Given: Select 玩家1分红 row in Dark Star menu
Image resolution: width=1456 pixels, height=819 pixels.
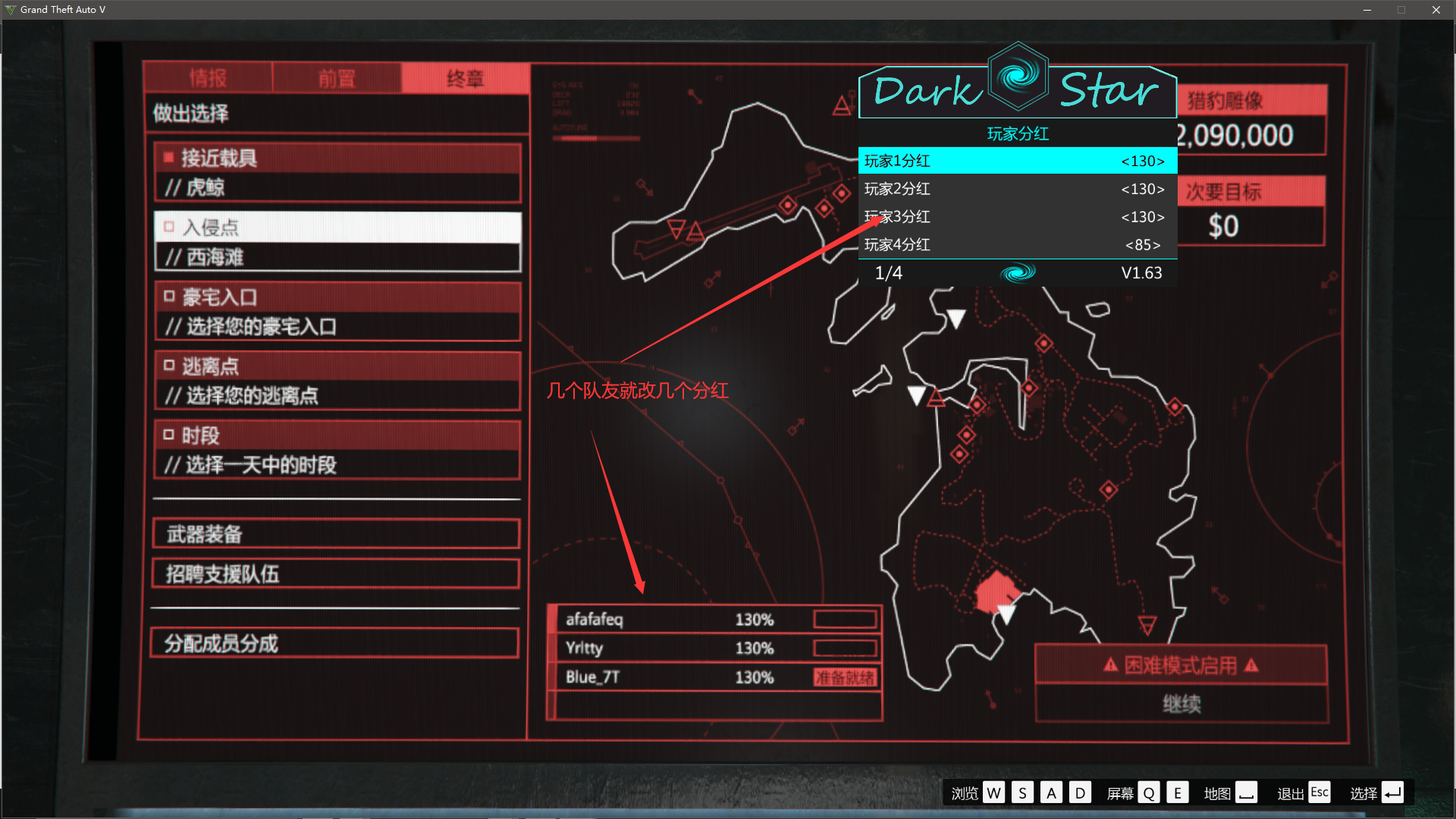Looking at the screenshot, I should [1017, 161].
